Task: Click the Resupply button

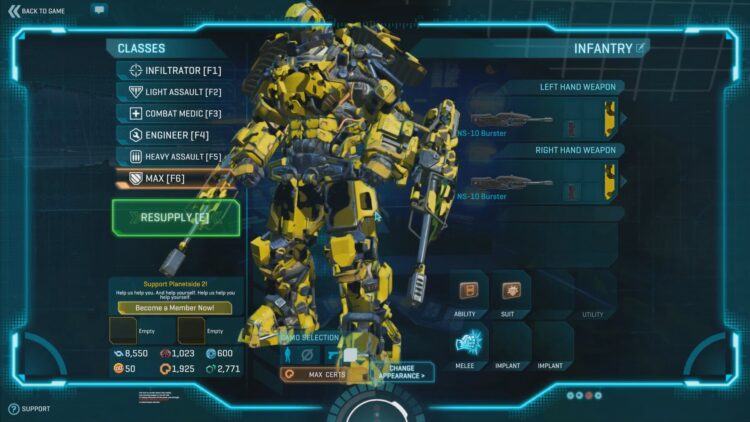Action: [175, 217]
